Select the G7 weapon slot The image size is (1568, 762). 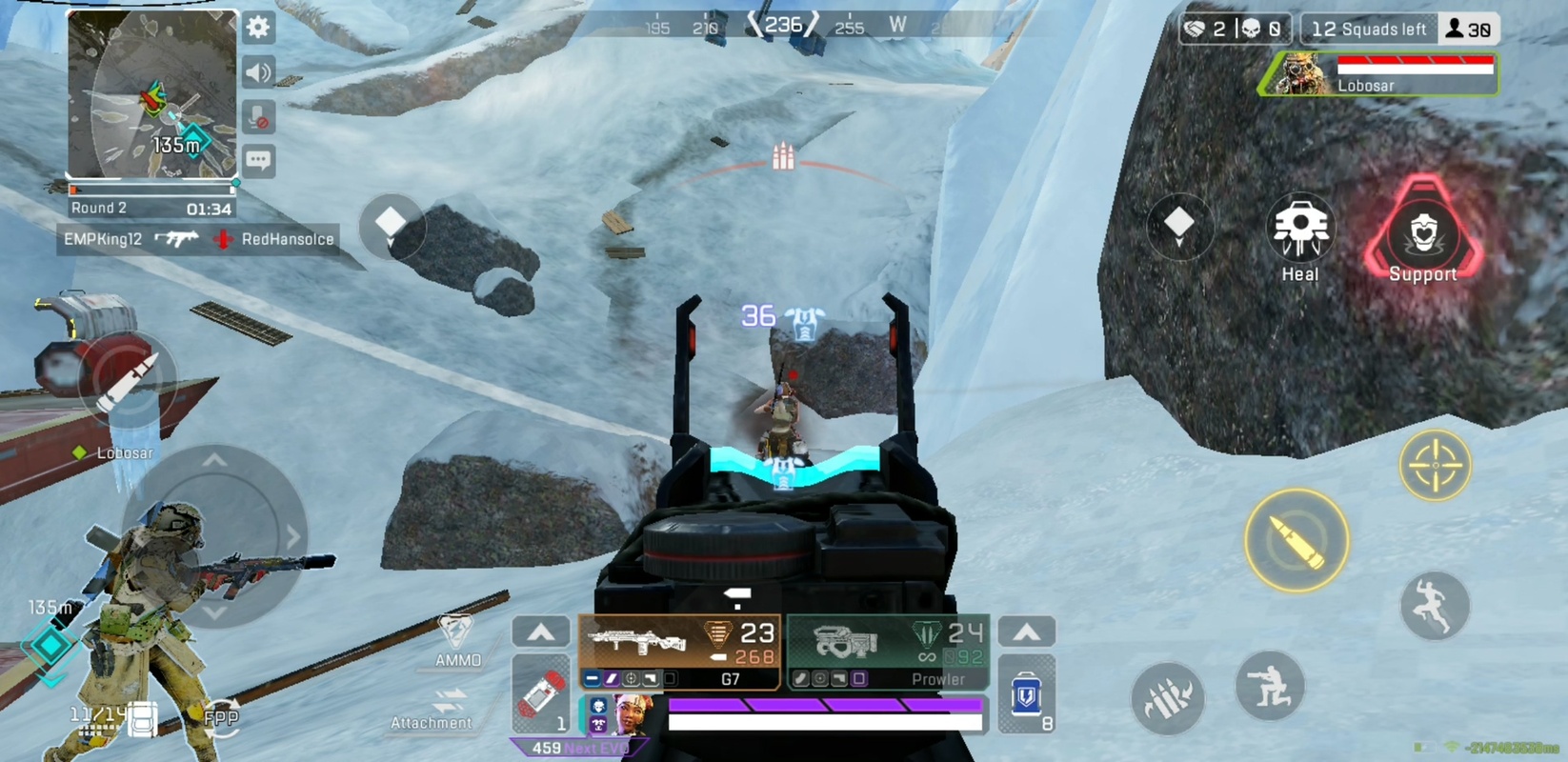pyautogui.click(x=680, y=652)
